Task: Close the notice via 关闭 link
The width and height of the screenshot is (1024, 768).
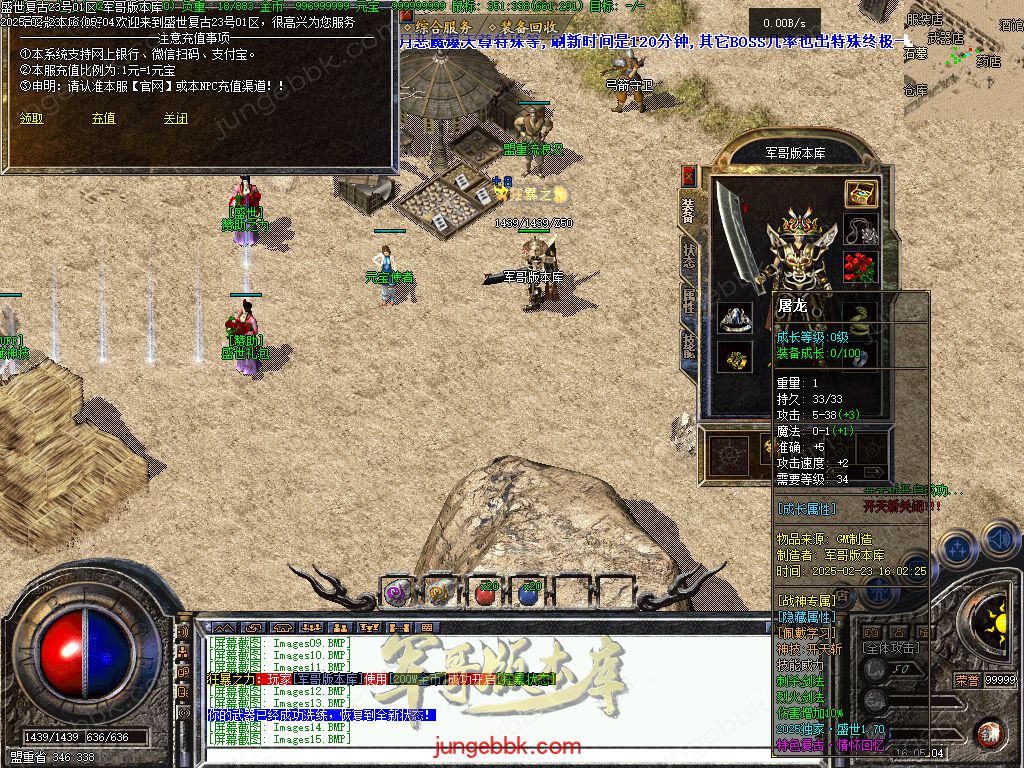Action: pos(175,118)
